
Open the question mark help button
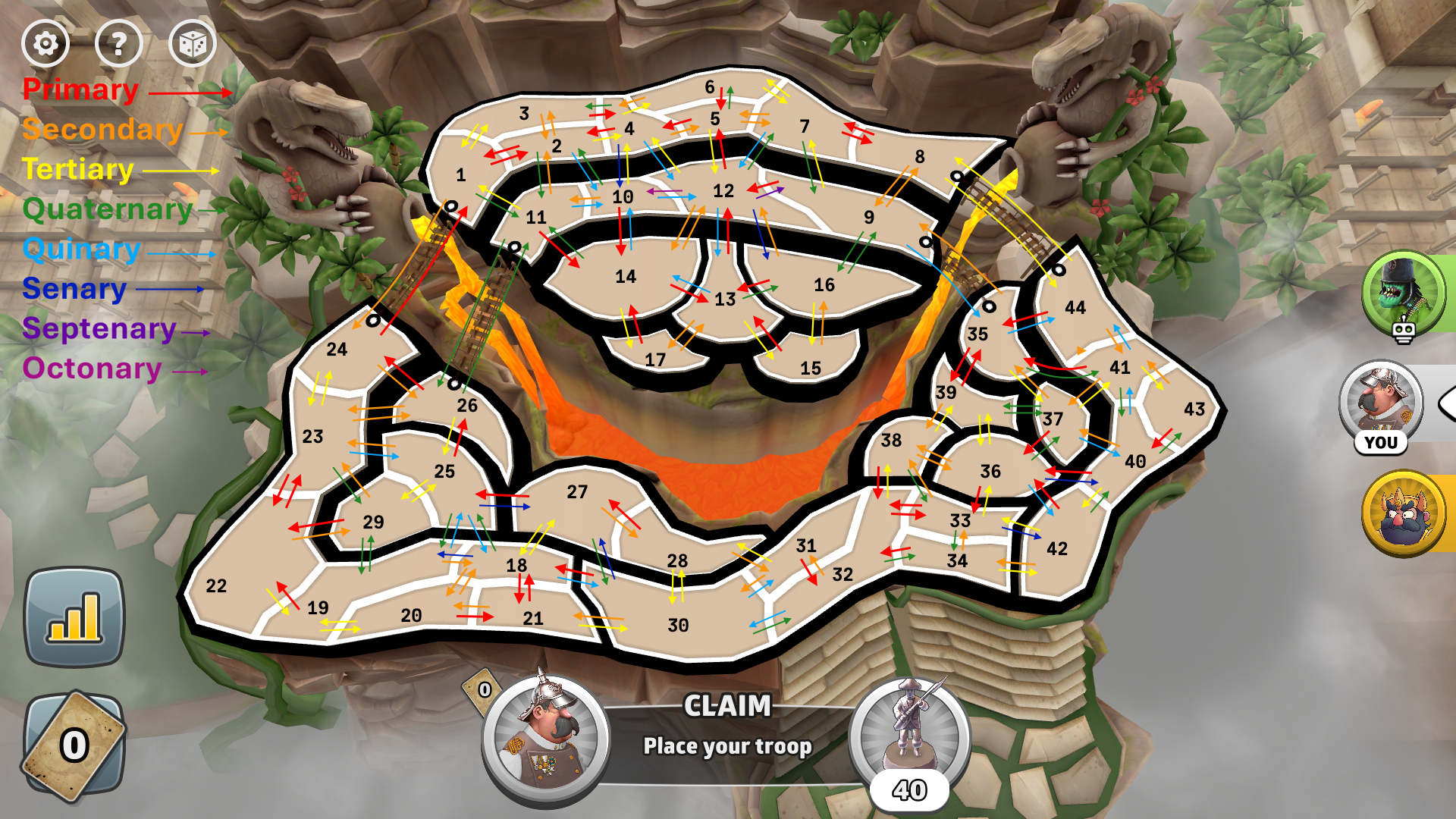pos(118,44)
